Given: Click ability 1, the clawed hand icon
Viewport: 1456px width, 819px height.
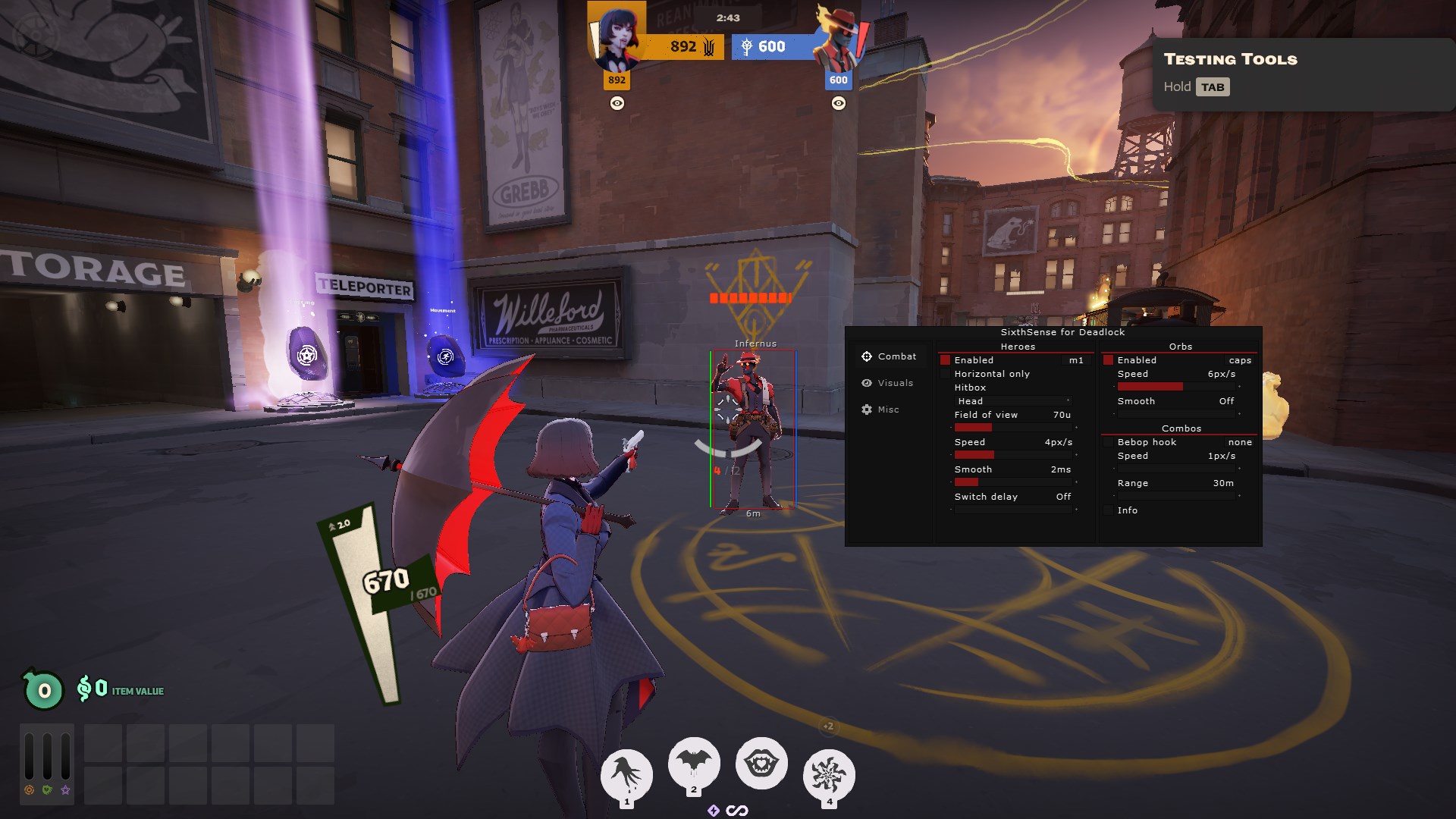Looking at the screenshot, I should pos(626,773).
